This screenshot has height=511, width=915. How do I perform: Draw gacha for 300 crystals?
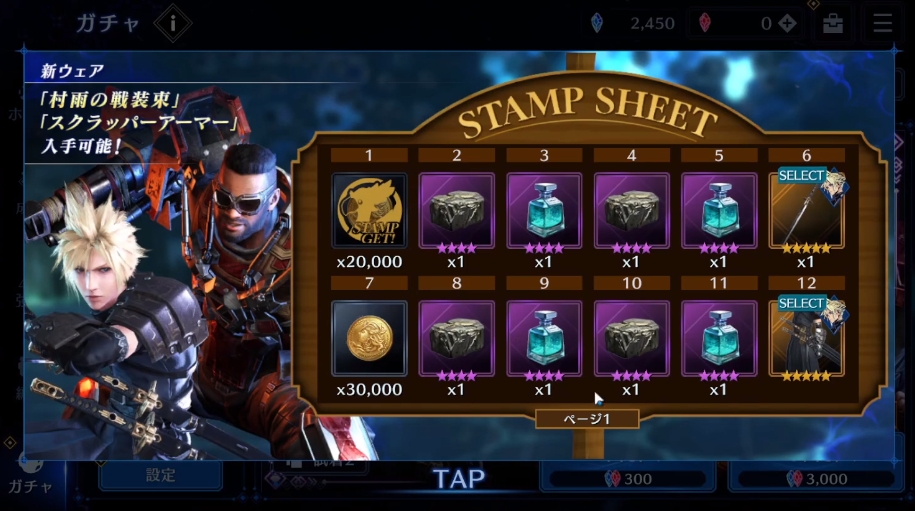[x=629, y=479]
